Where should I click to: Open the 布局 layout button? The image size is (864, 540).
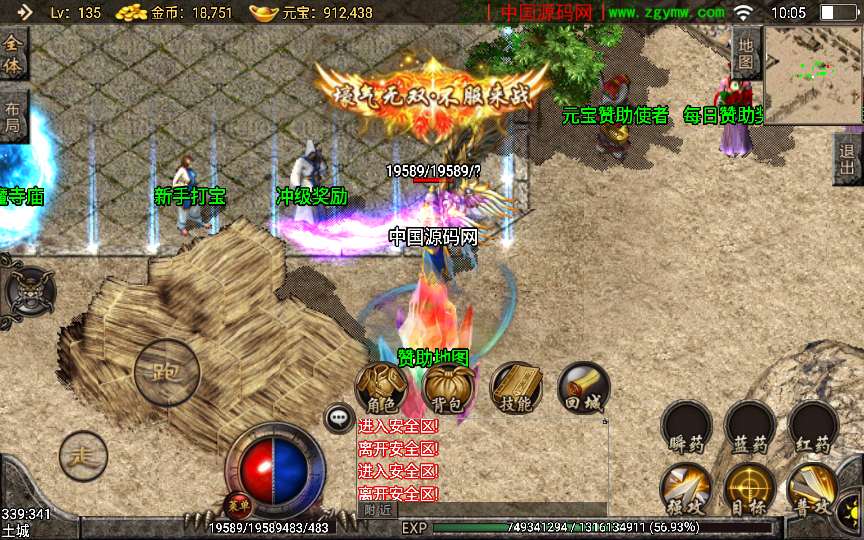pyautogui.click(x=13, y=117)
